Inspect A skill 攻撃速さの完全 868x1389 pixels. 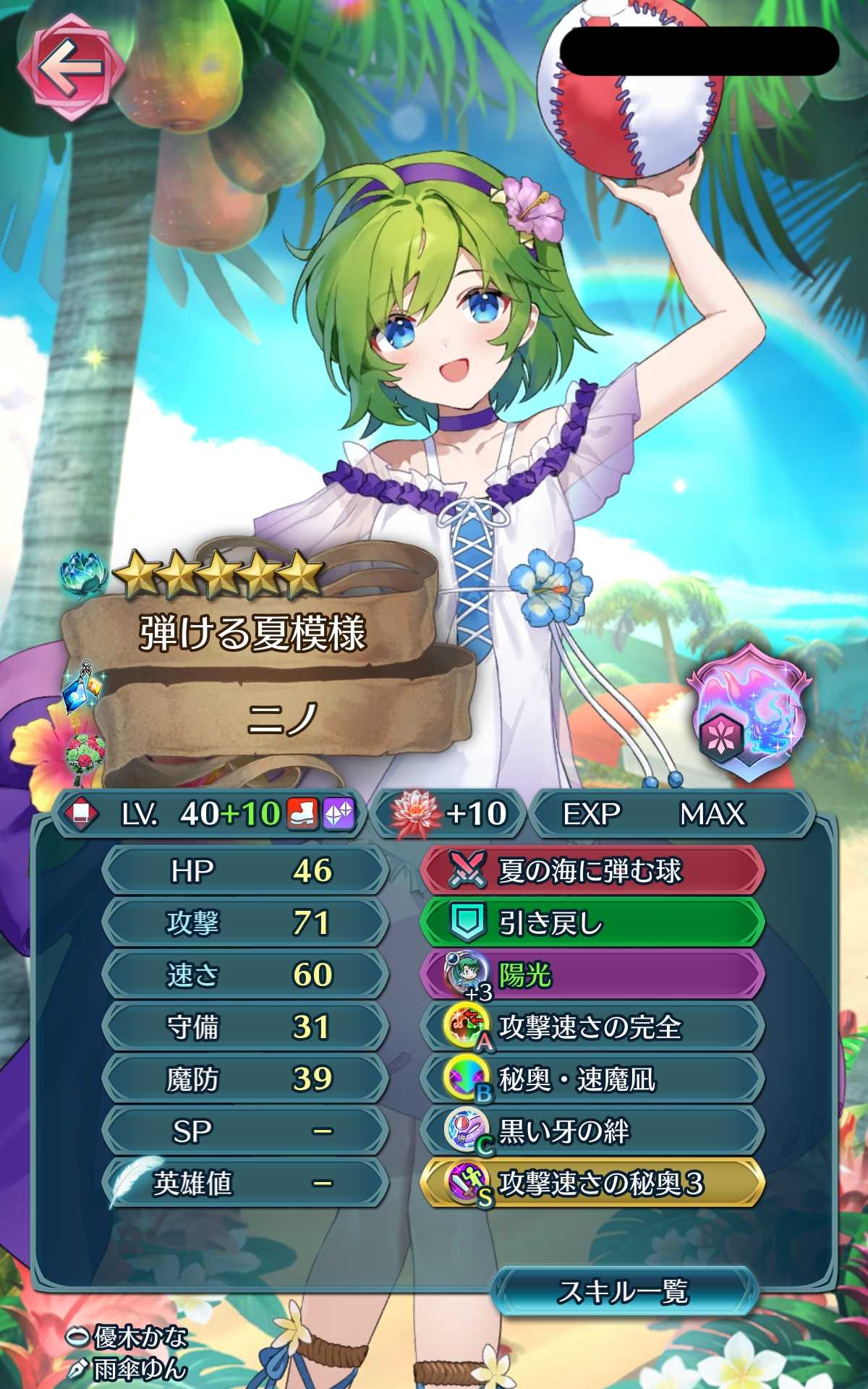pos(591,1027)
